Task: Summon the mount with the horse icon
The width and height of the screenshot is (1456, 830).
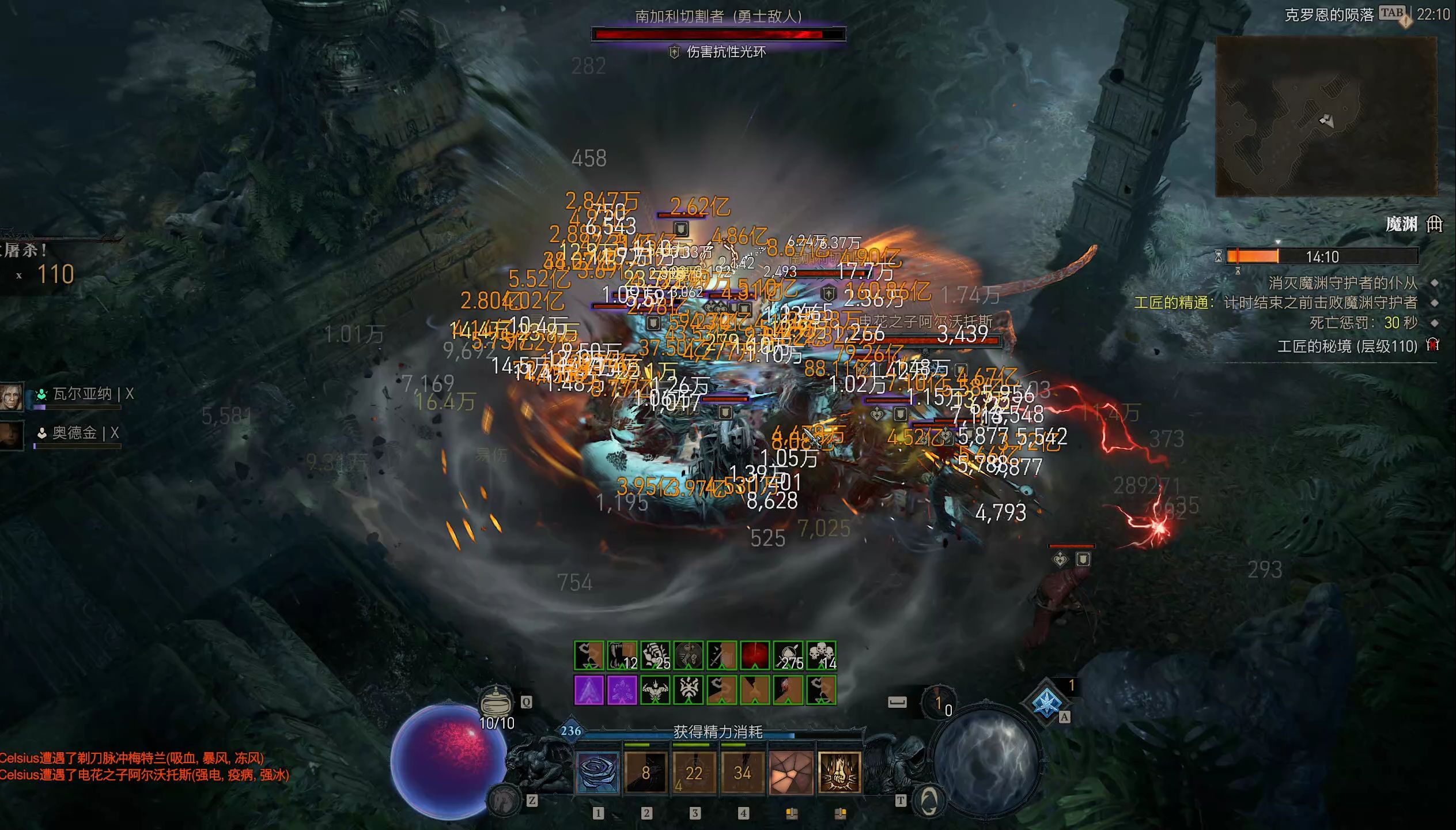Action: [x=504, y=799]
